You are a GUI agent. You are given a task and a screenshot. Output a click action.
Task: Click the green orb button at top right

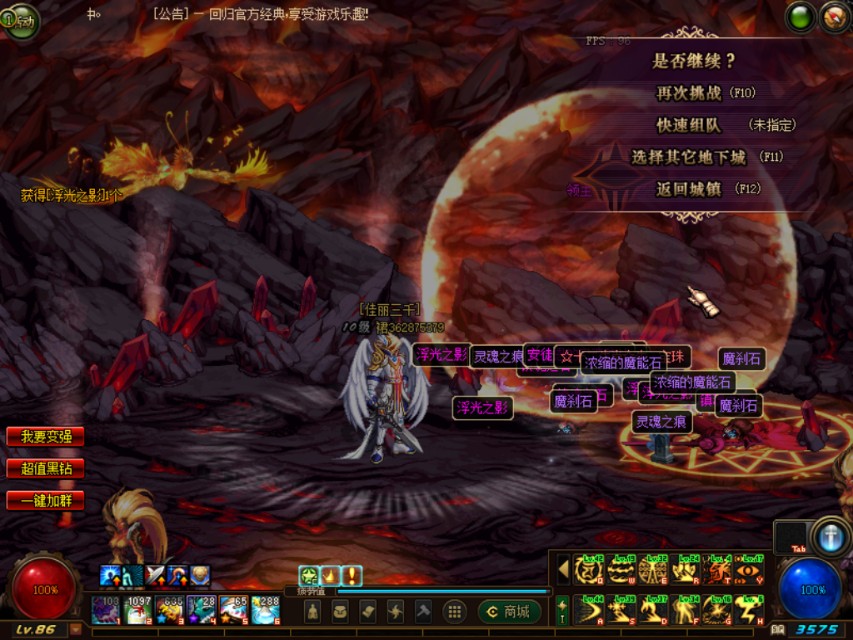click(x=801, y=17)
